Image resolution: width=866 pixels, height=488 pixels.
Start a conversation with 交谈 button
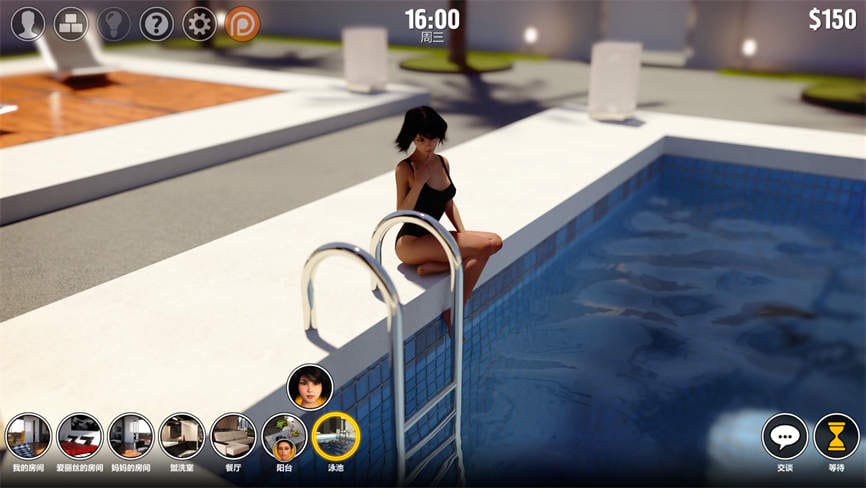785,436
